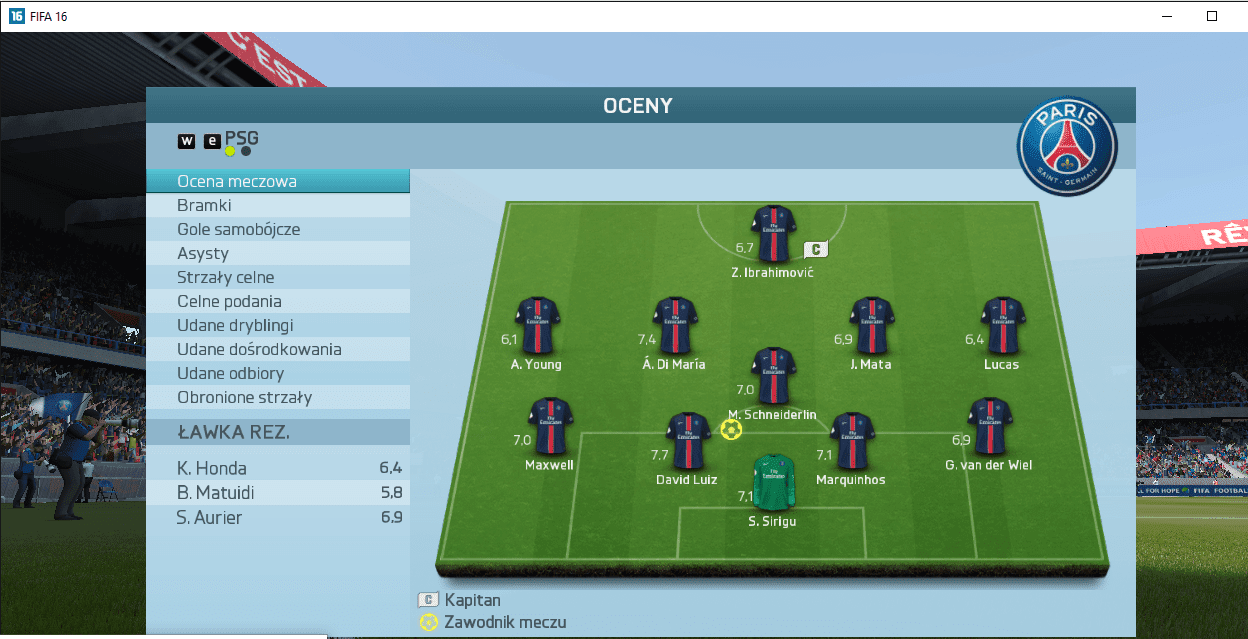The width and height of the screenshot is (1248, 639).
Task: Select Z. Ibrahimović's shirt on the pitch
Action: pos(773,232)
